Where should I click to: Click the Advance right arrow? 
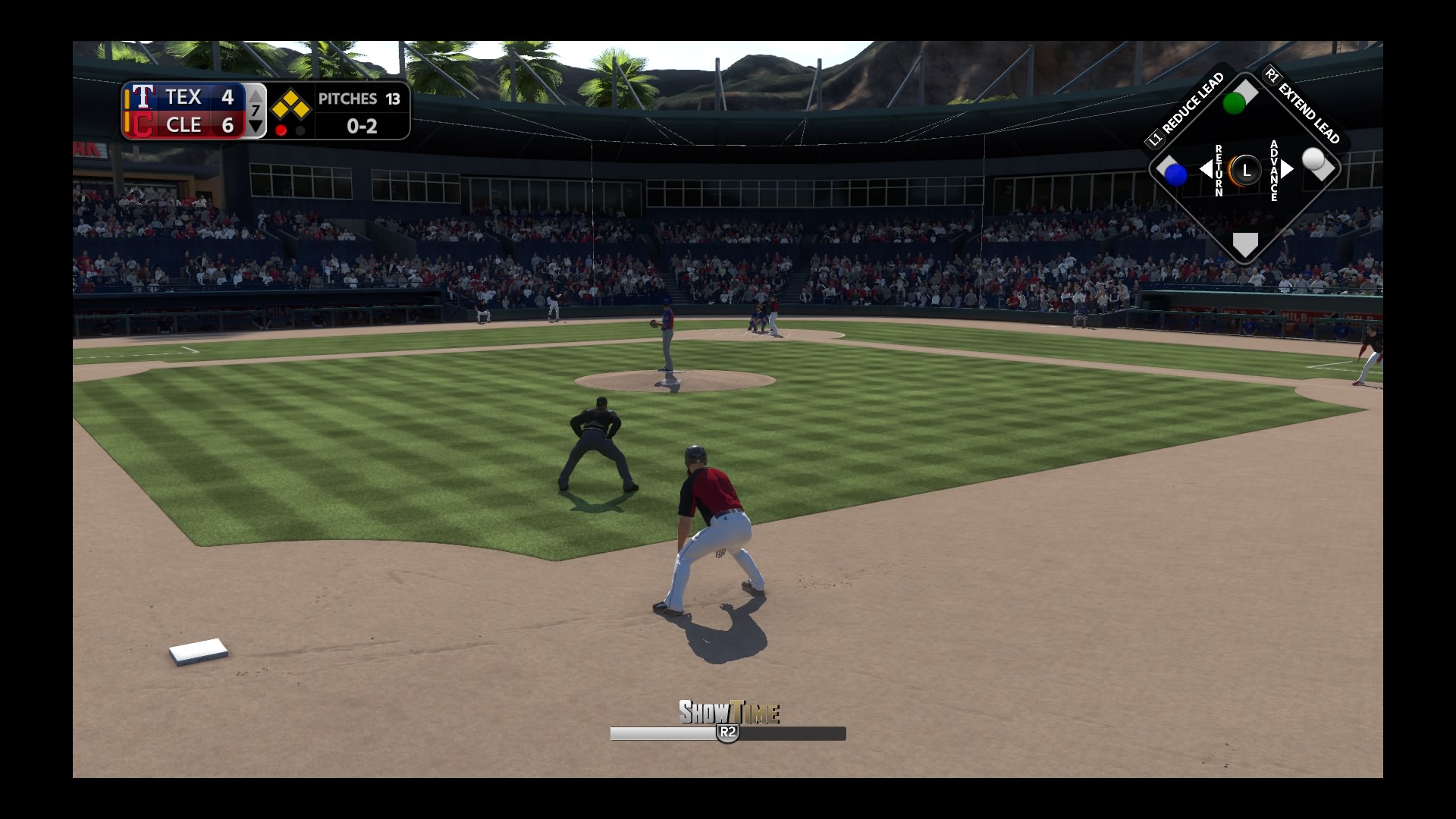pos(1287,169)
